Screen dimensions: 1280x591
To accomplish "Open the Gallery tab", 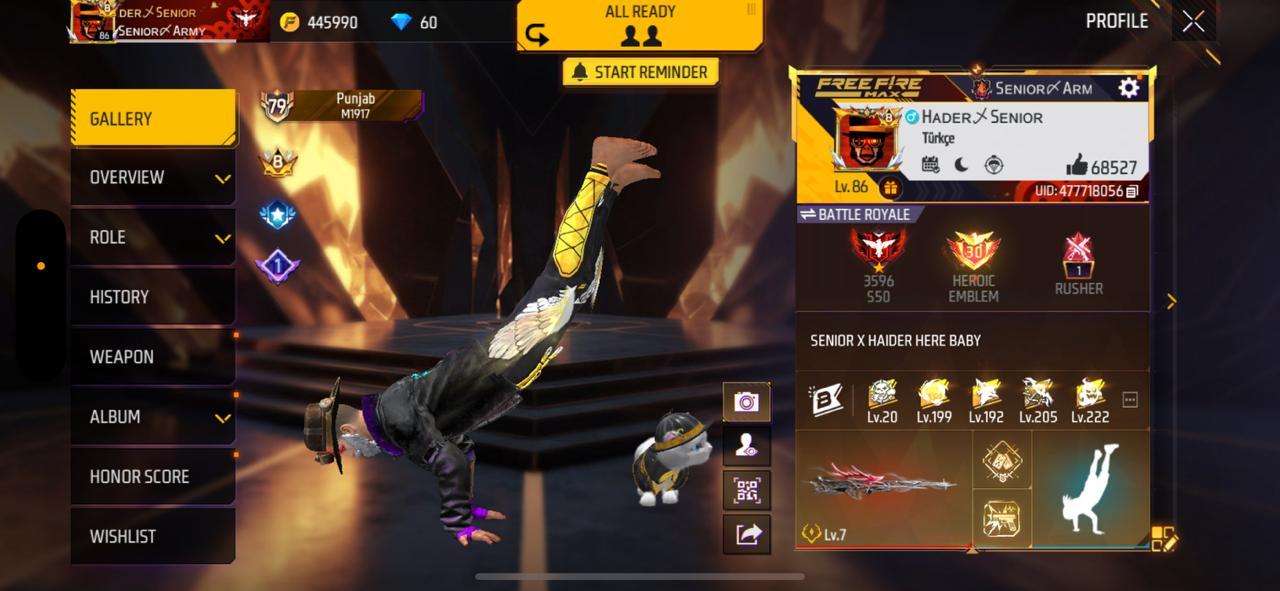I will (x=153, y=119).
